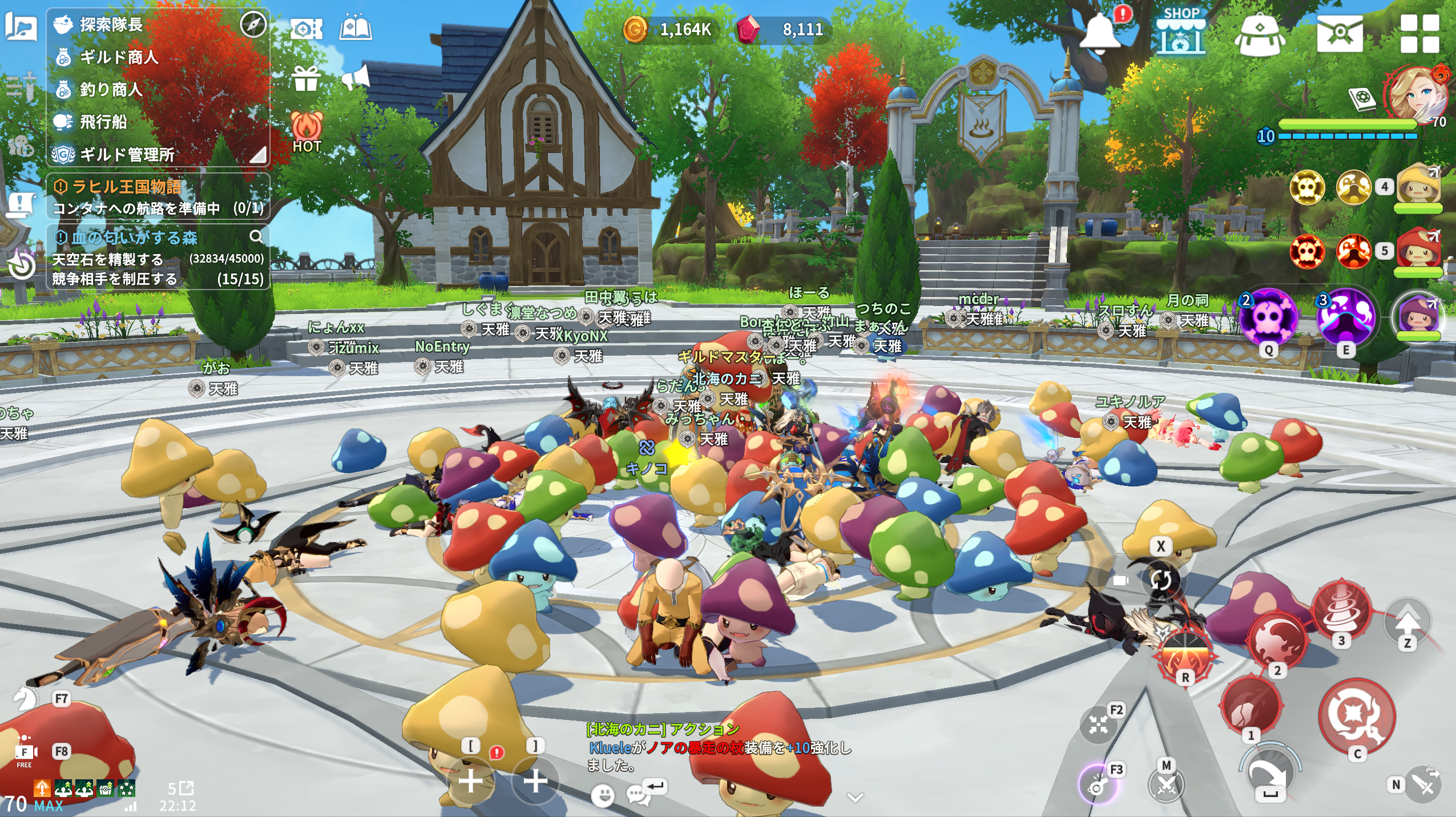The height and width of the screenshot is (817, 1456).
Task: Open the megaphone announcements
Action: tap(356, 78)
